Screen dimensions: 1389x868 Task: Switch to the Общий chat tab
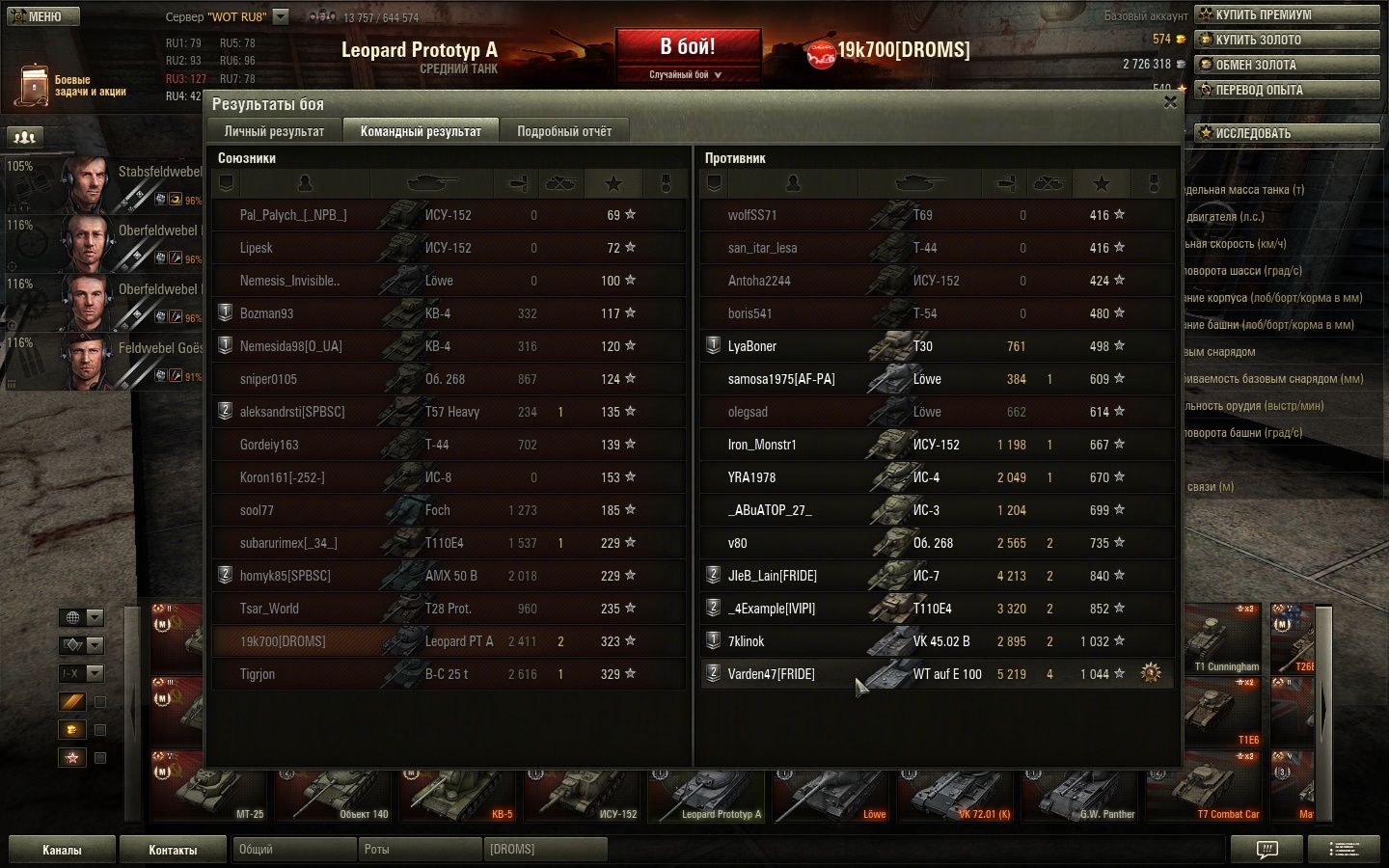293,850
